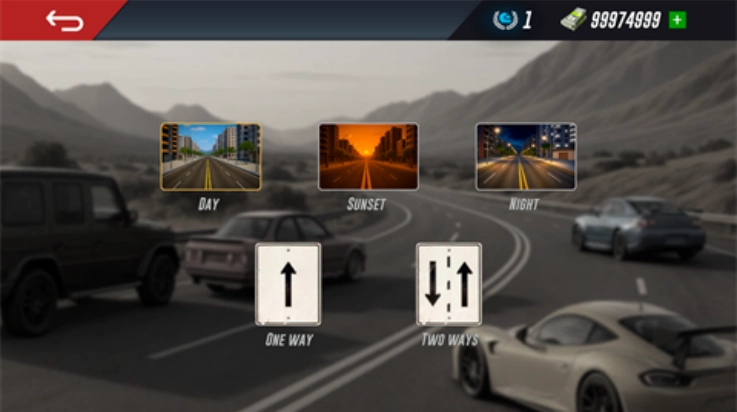Choose the Two ways traffic sign

[449, 284]
